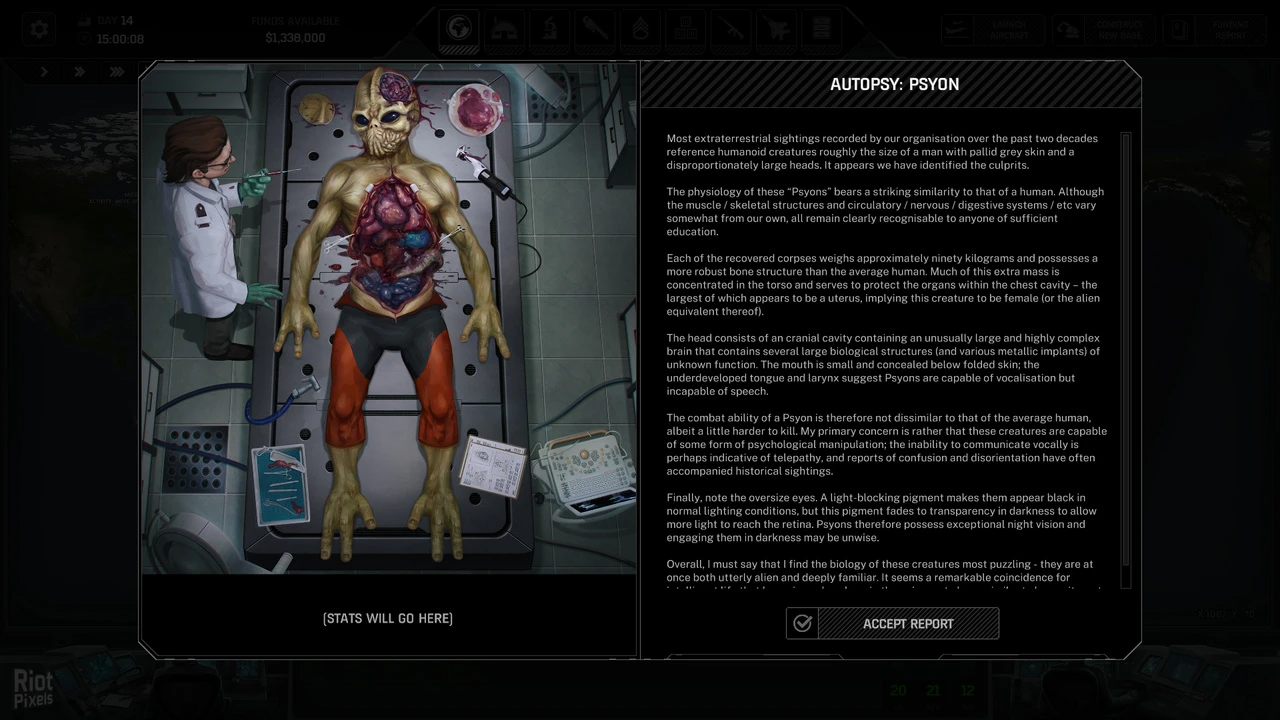
Task: Switch to the engineering wrench tab
Action: (594, 30)
